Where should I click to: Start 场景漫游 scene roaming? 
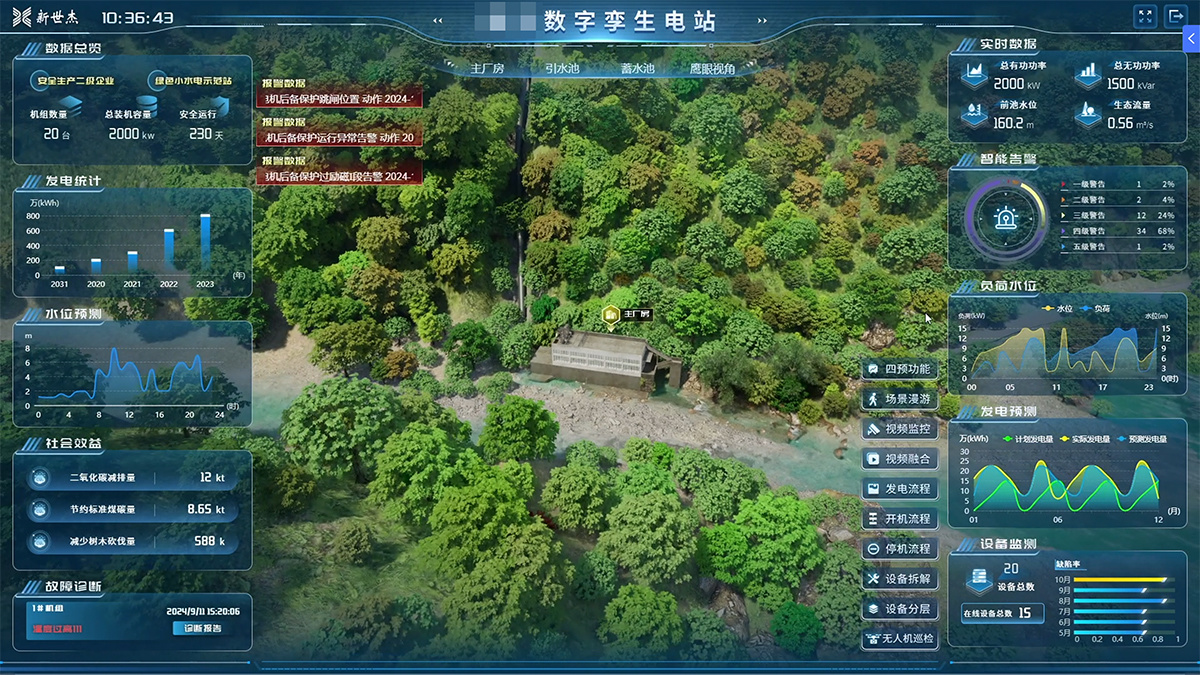click(899, 400)
